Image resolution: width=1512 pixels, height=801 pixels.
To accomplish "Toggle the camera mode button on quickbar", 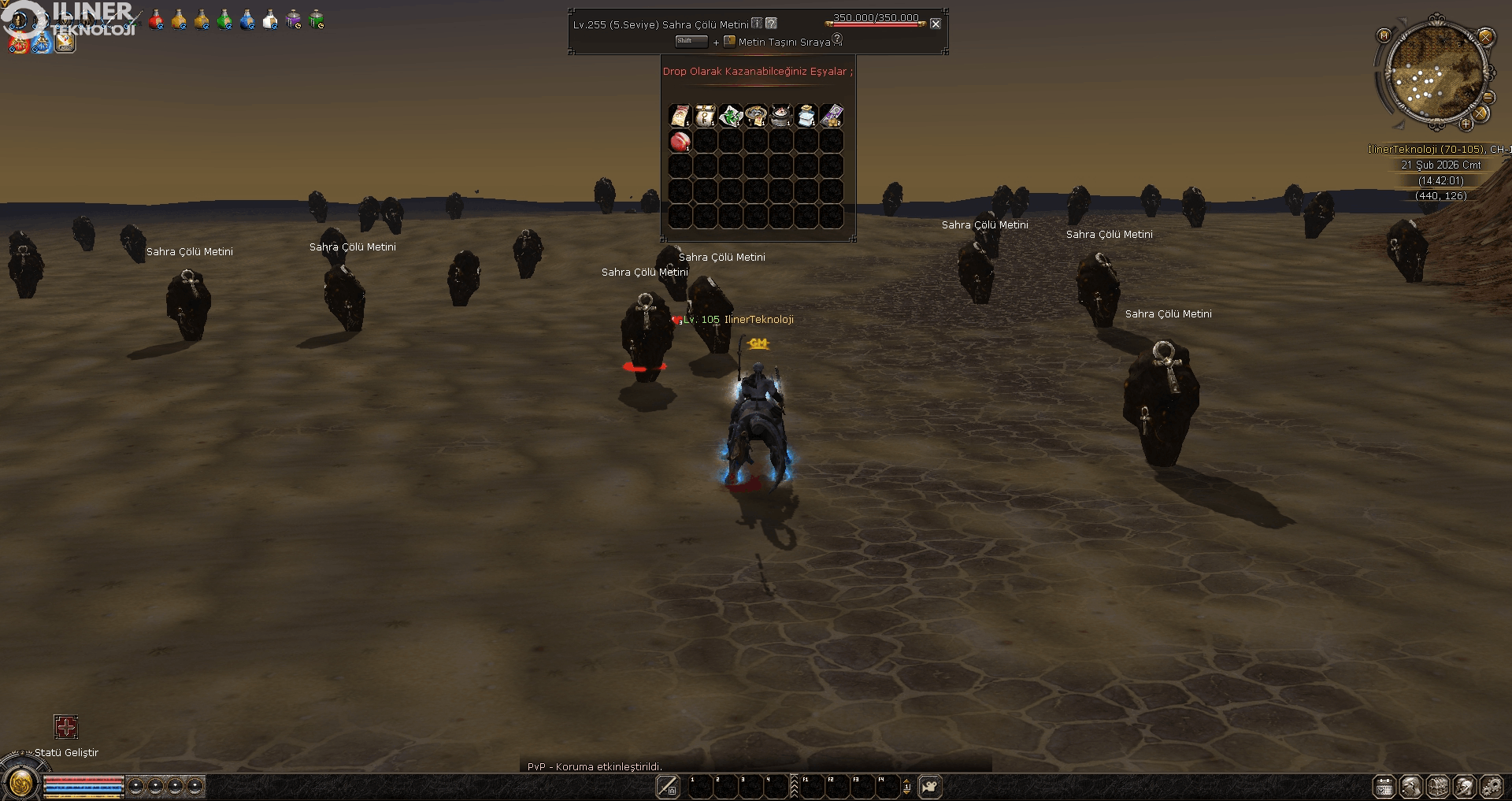I will (930, 786).
